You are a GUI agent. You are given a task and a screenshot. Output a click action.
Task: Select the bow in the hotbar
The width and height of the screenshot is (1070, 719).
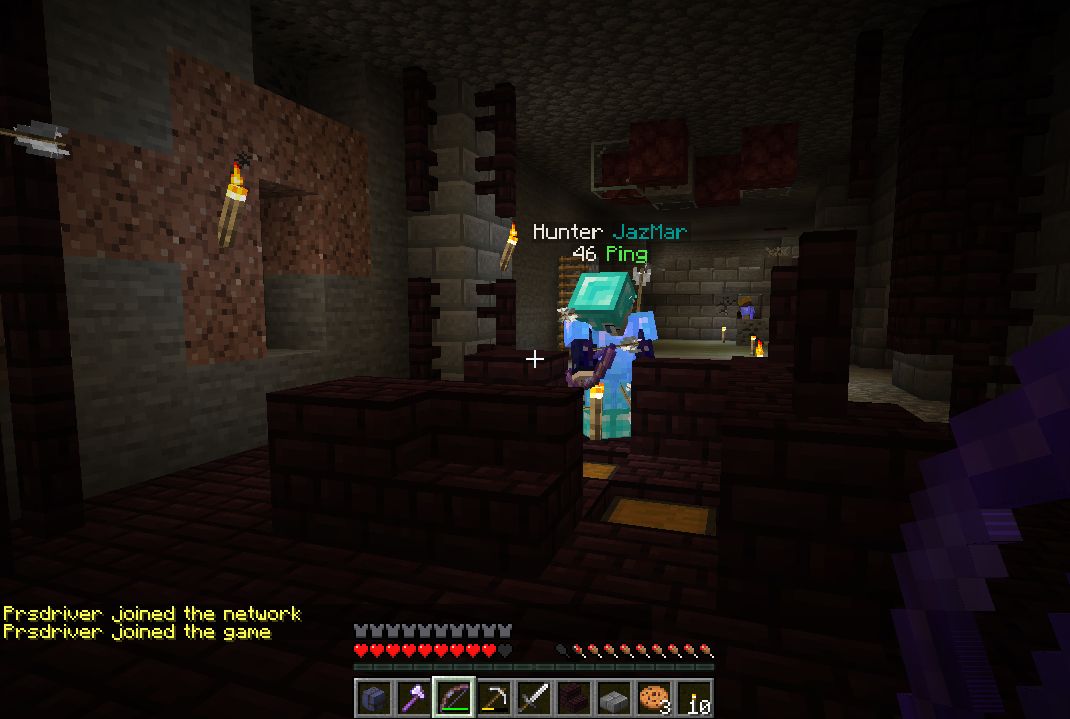pos(453,698)
